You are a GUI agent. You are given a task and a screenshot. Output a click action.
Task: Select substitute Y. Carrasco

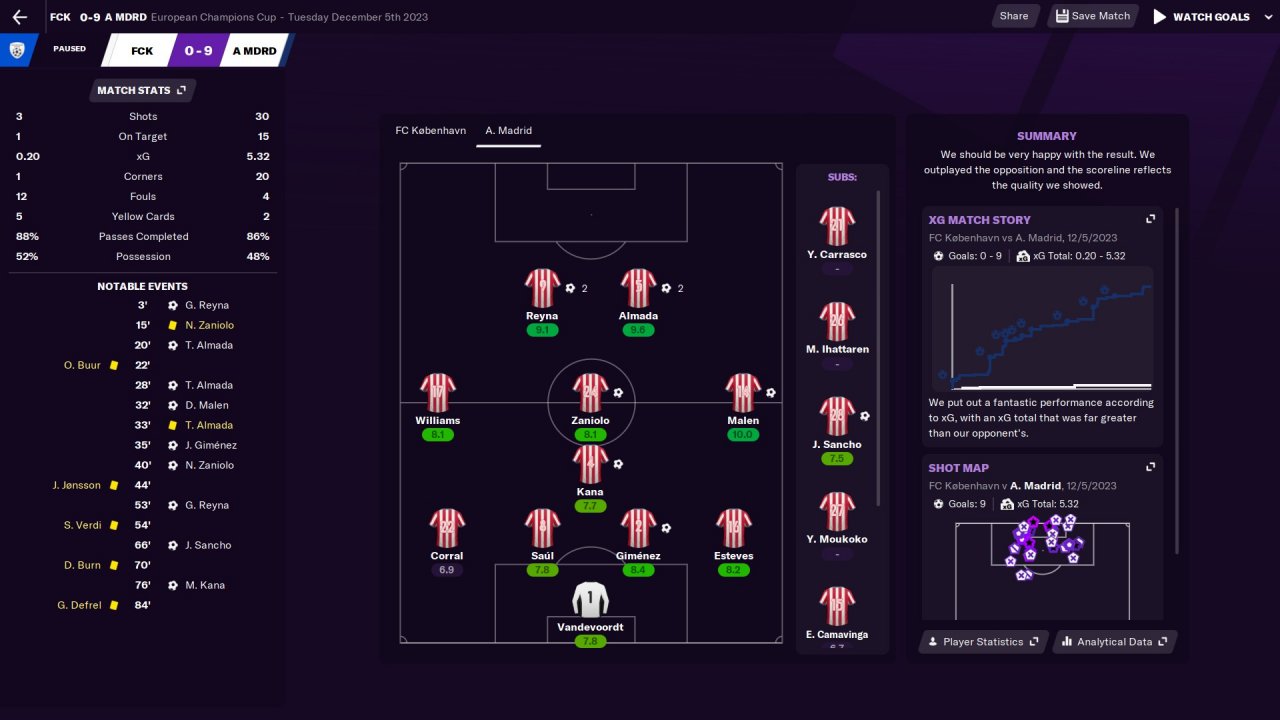[836, 227]
